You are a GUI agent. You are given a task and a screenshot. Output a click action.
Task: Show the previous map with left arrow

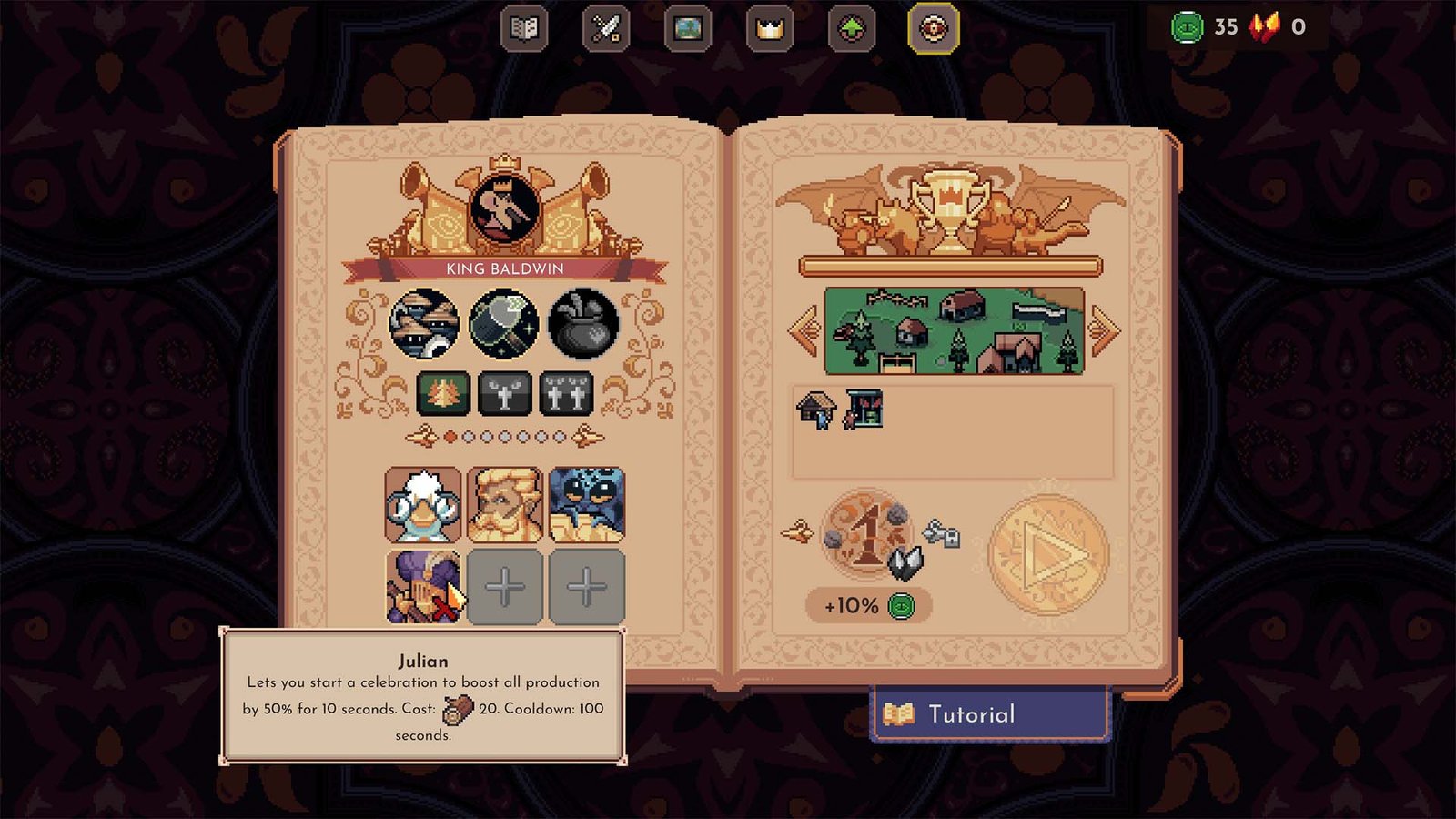pos(805,329)
